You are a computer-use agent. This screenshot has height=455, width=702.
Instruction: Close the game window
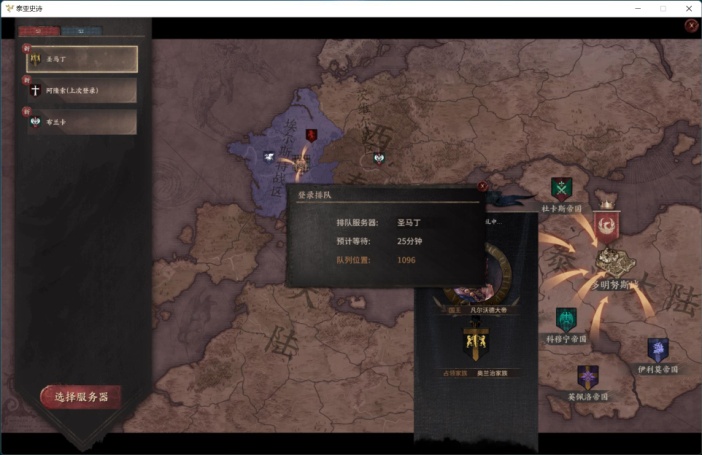(688, 8)
